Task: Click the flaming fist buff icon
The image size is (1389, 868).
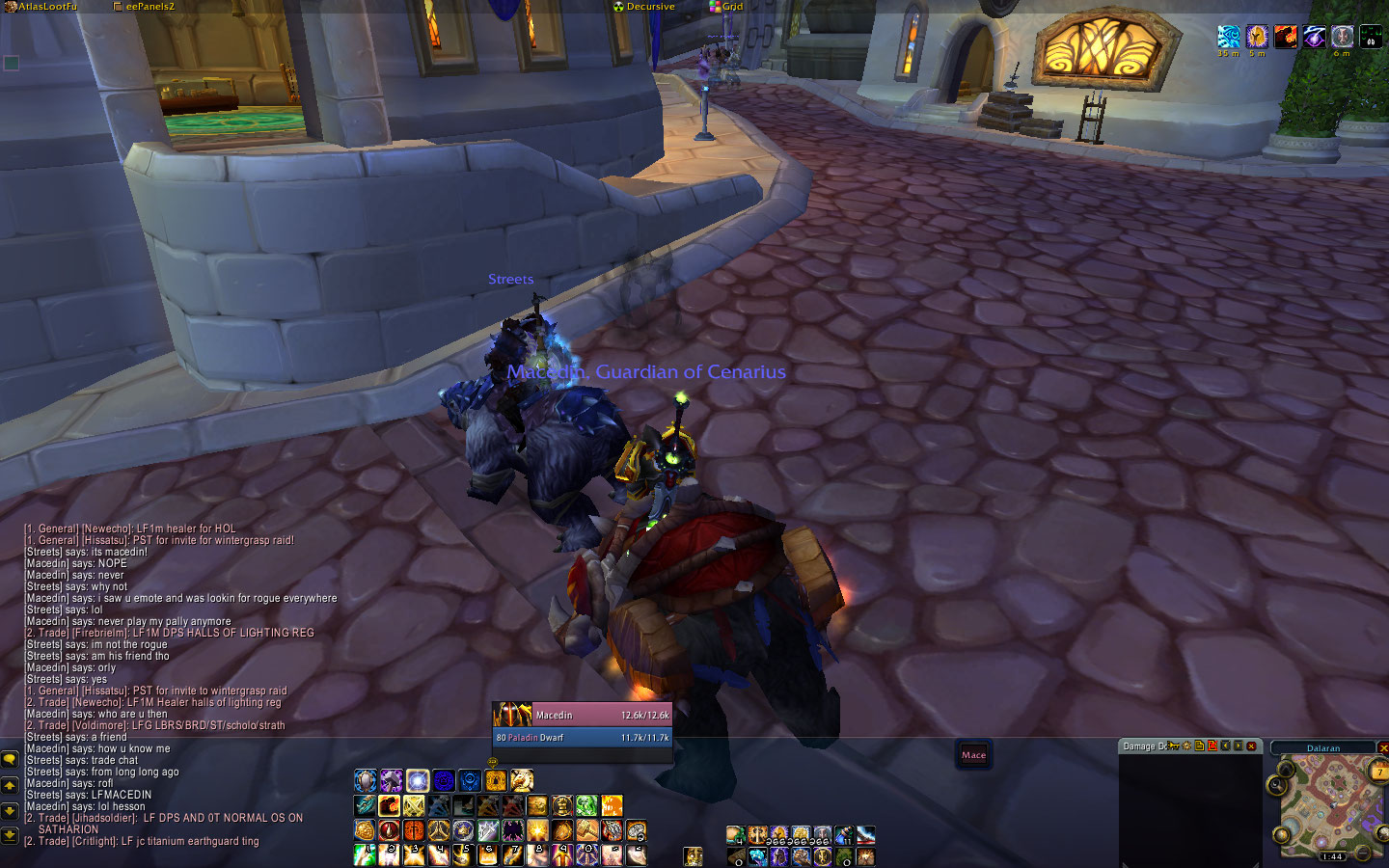Action: 1286,37
